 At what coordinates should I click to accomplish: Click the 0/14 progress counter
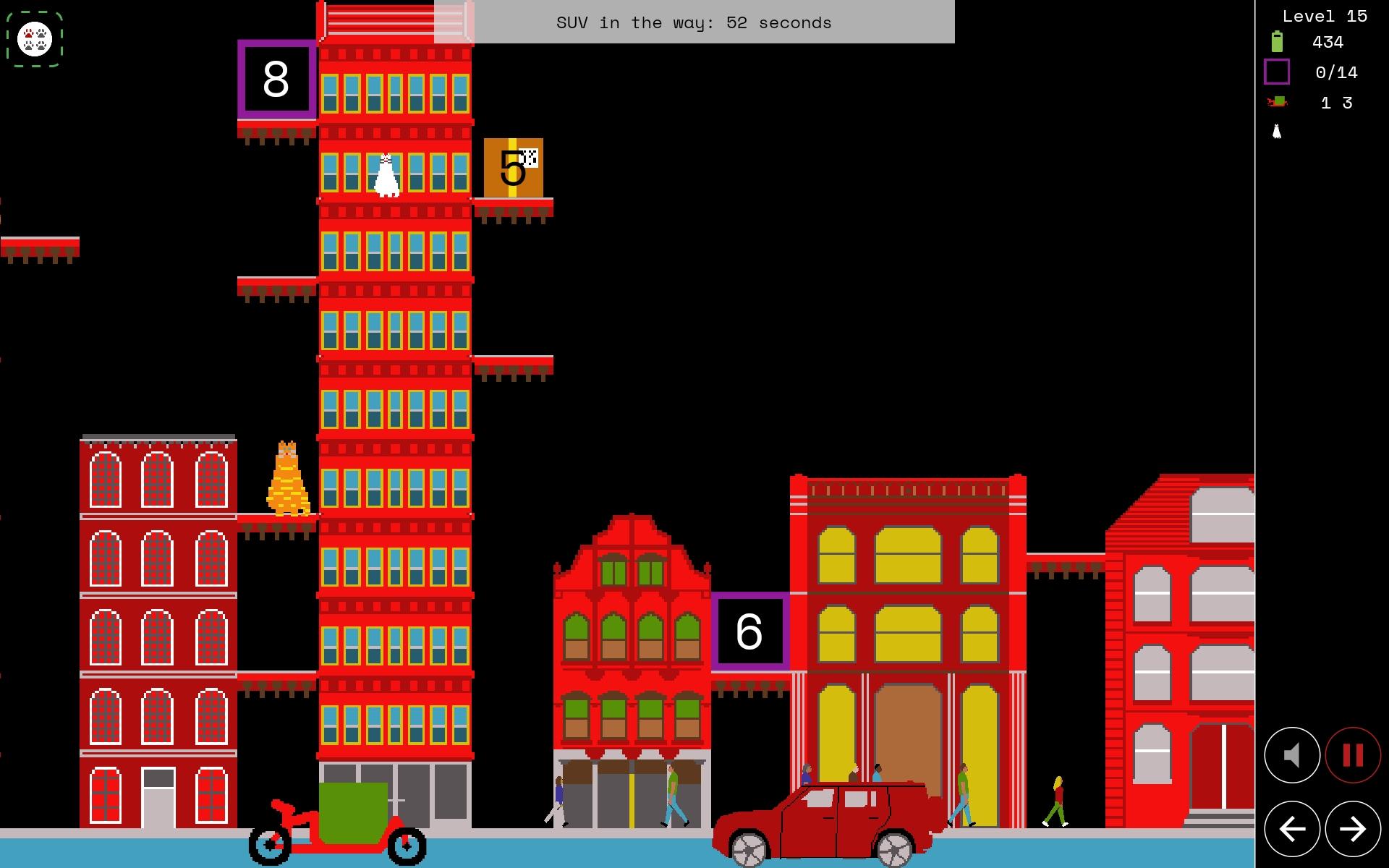point(1335,72)
